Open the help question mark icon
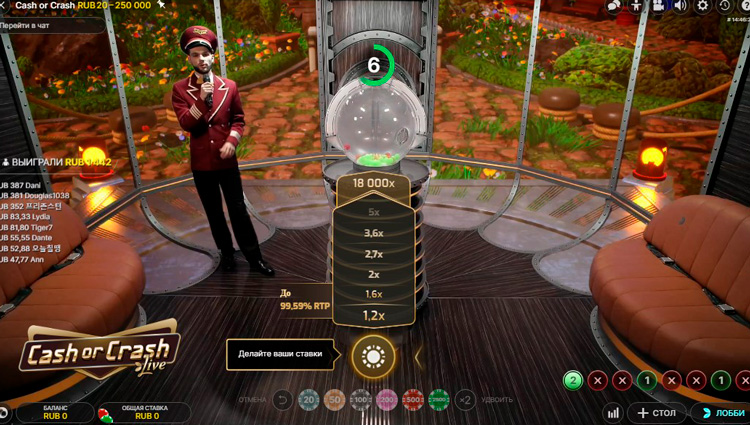 point(744,6)
